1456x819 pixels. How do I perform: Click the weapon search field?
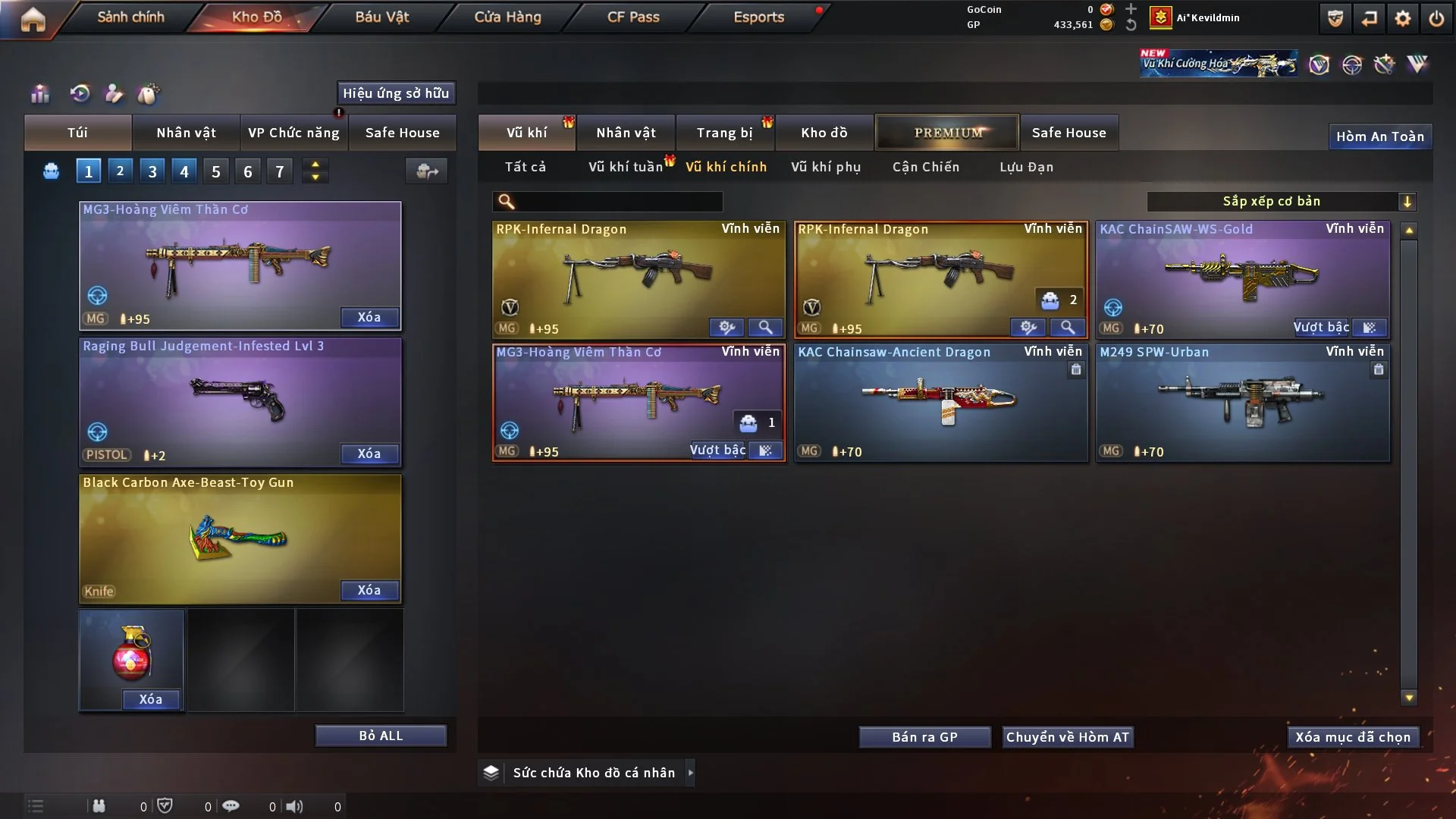(618, 202)
